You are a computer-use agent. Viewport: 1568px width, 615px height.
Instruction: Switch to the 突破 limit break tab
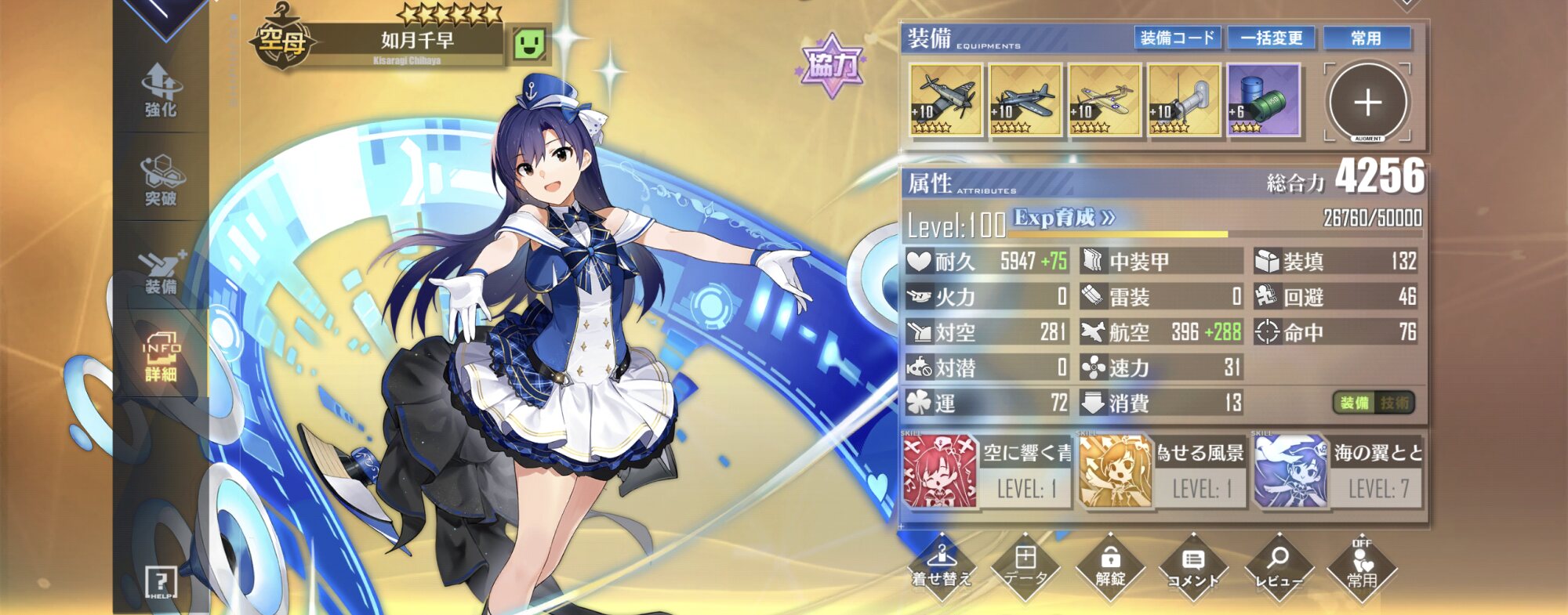[161, 180]
